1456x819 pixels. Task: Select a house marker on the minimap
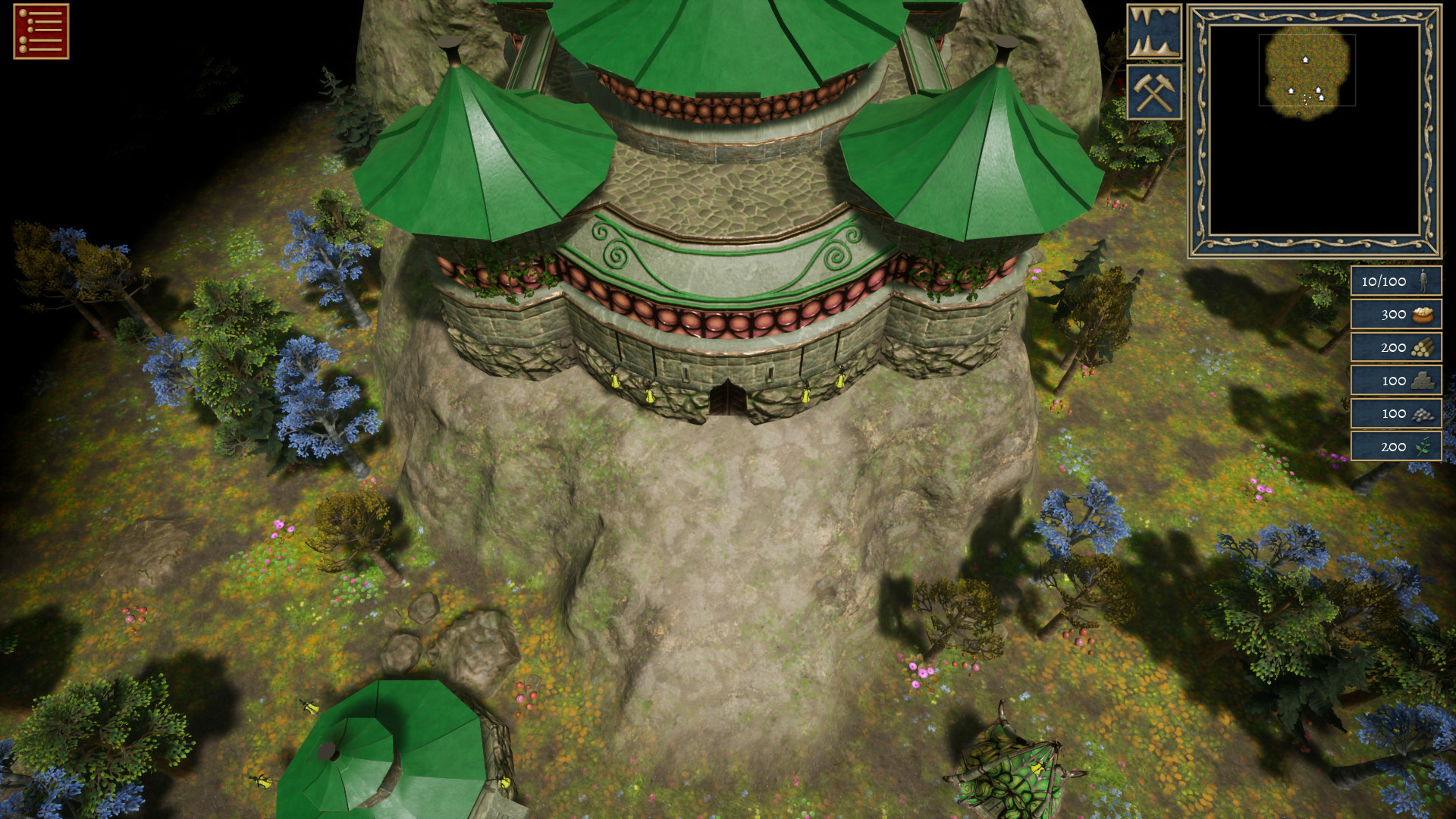point(1306,60)
